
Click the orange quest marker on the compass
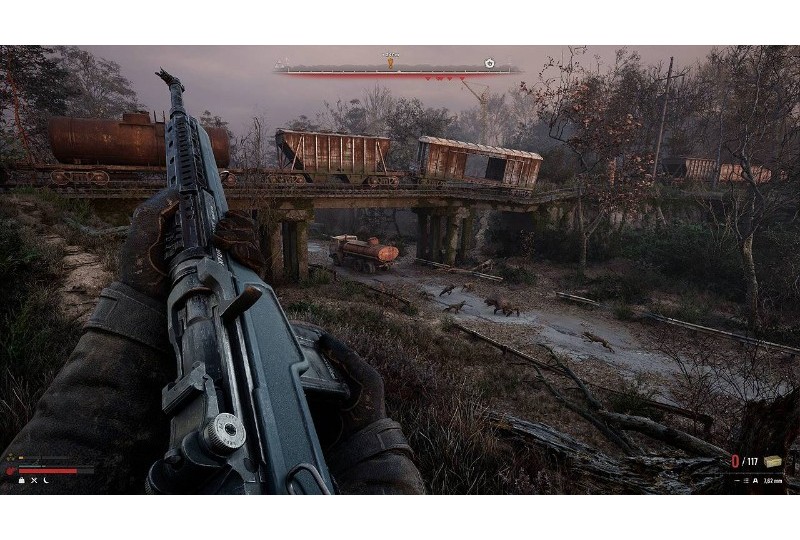click(391, 62)
